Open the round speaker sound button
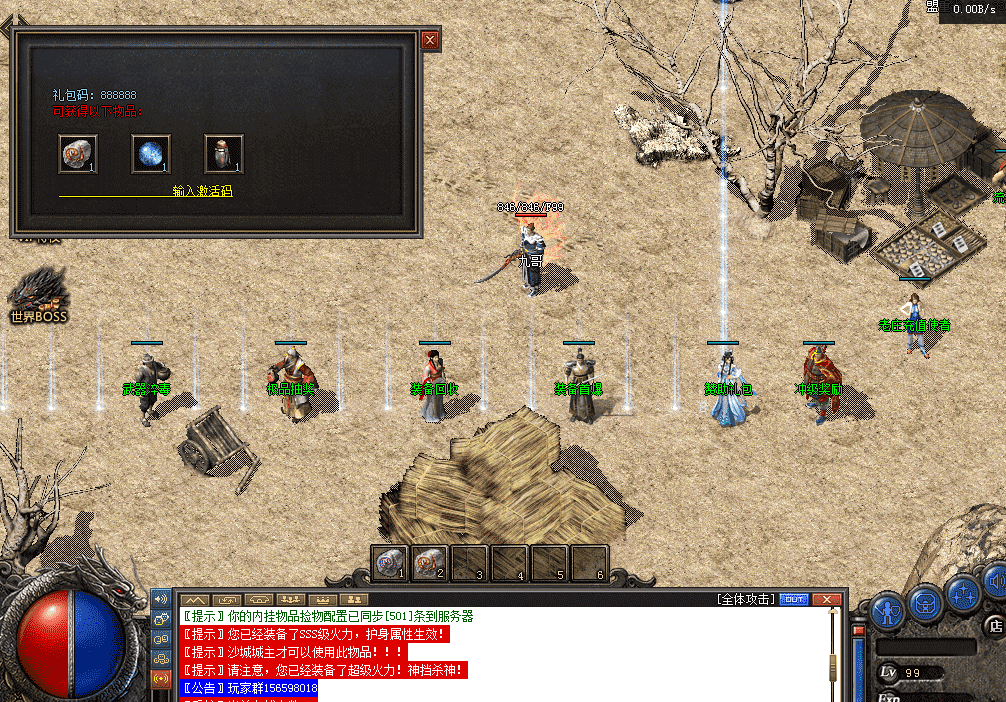The width and height of the screenshot is (1006, 702). pyautogui.click(x=995, y=580)
